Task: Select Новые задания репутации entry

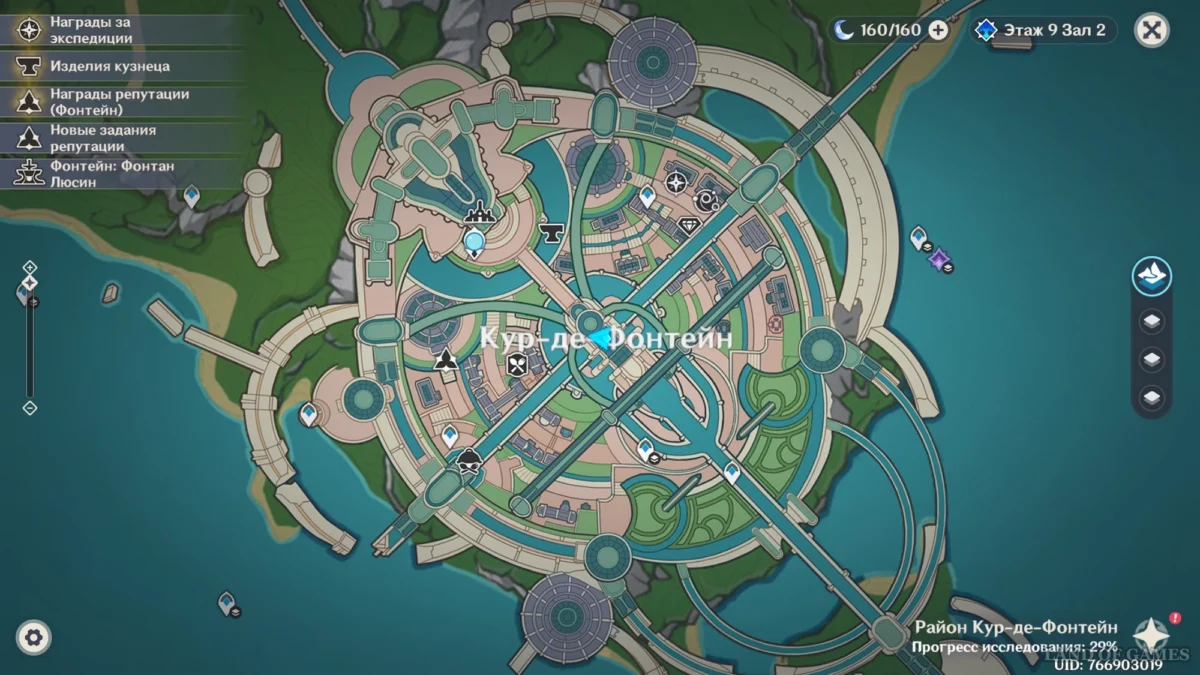Action: coord(100,138)
